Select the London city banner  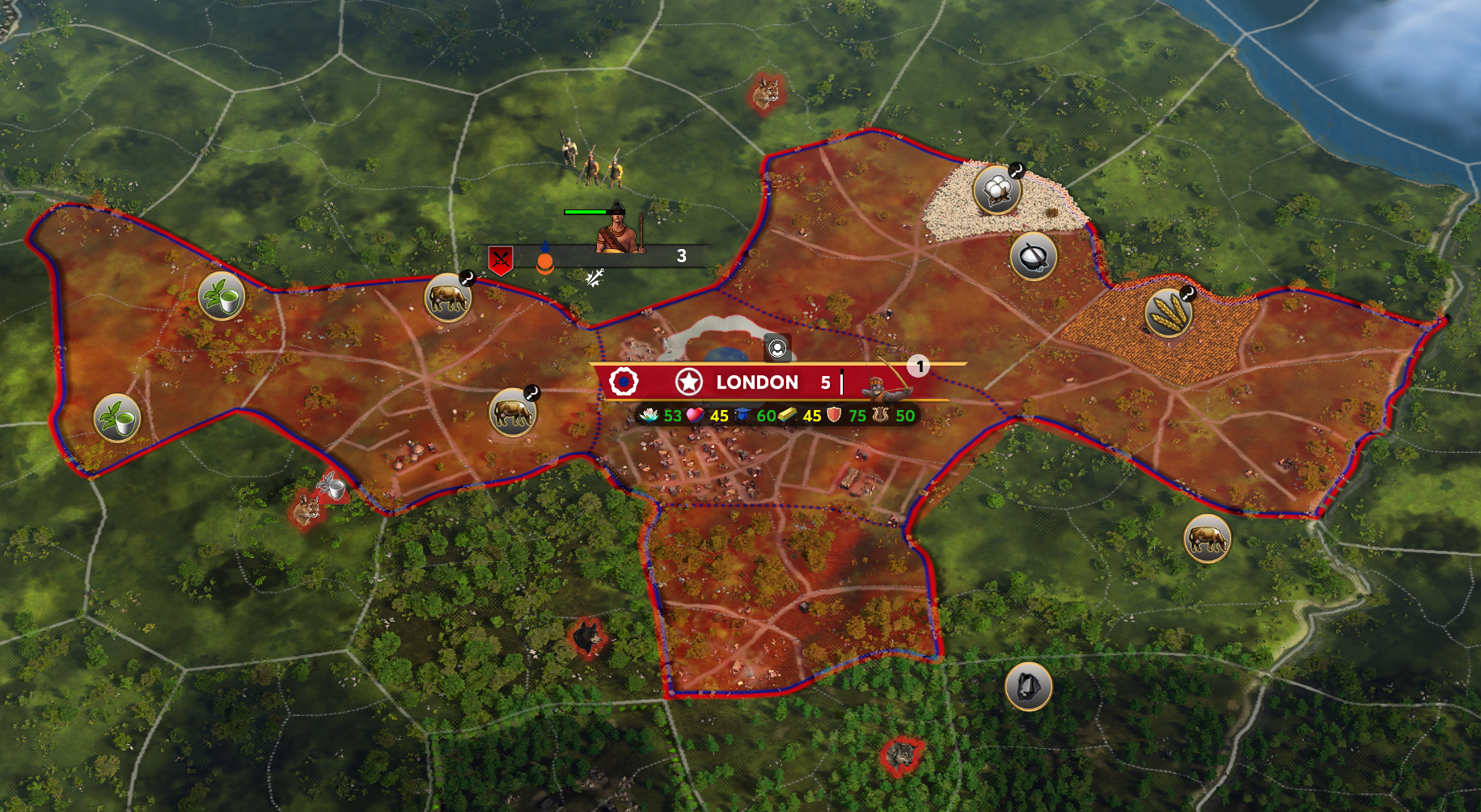[x=757, y=383]
